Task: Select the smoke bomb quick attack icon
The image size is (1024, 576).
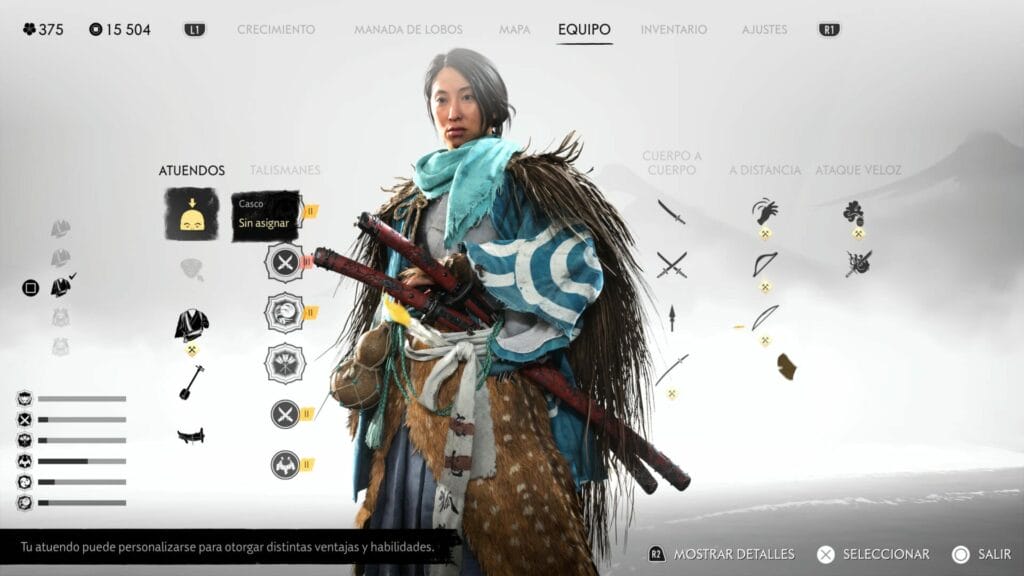Action: point(854,212)
